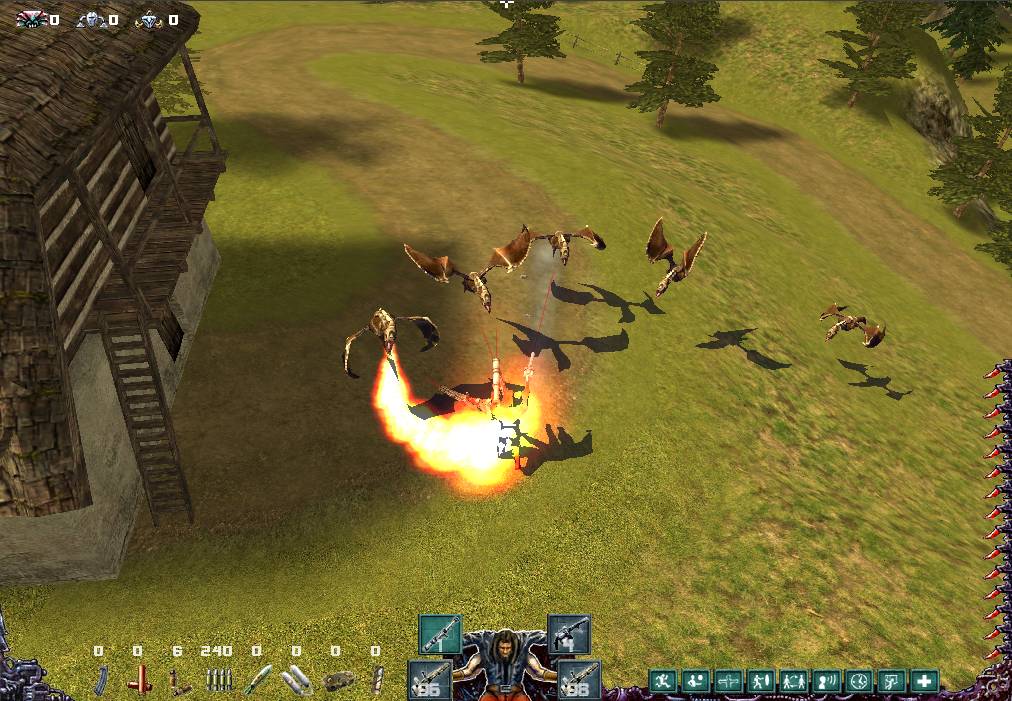Click the long-haired hero portrait
The image size is (1012, 701).
click(x=504, y=663)
